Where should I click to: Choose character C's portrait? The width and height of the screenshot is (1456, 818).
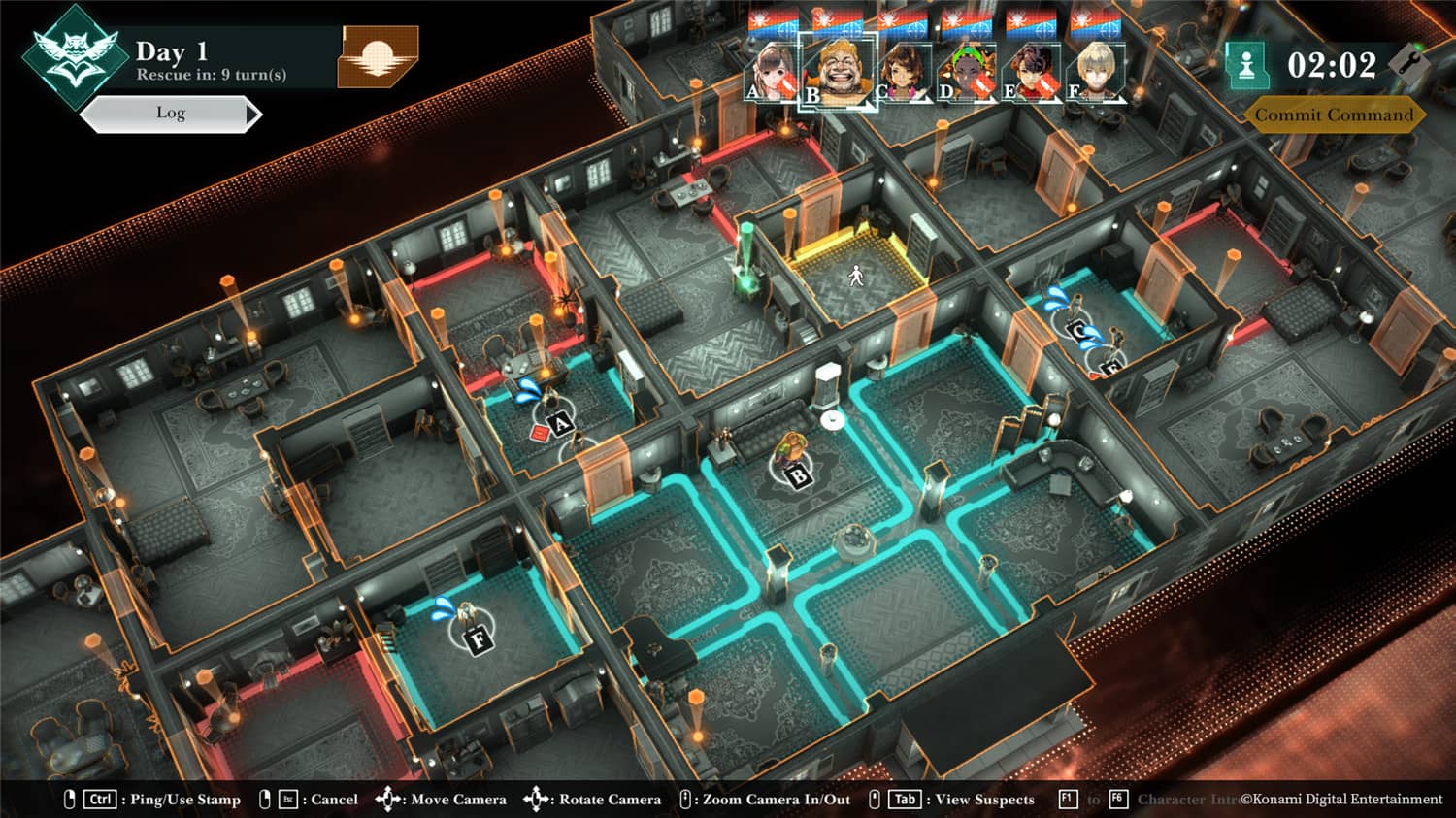coord(904,74)
